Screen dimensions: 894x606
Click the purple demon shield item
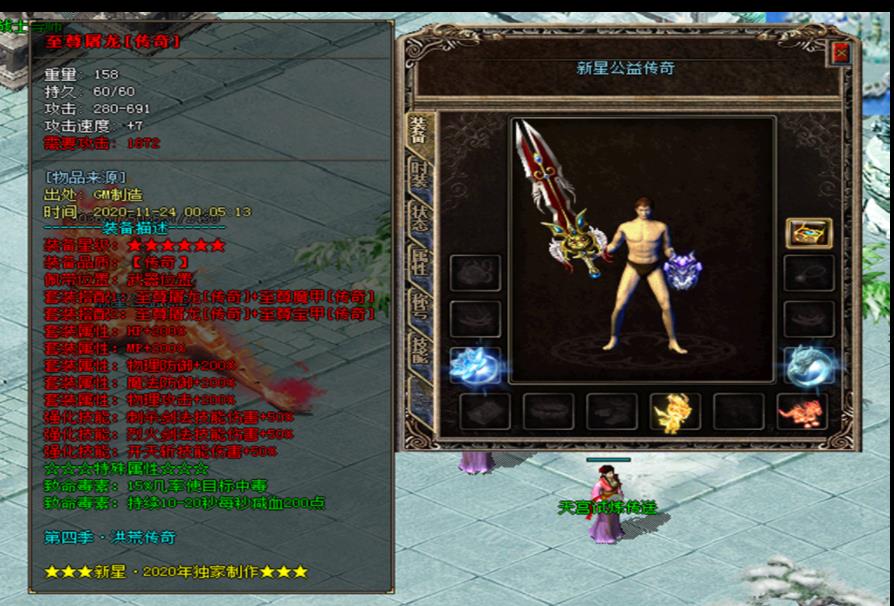682,270
